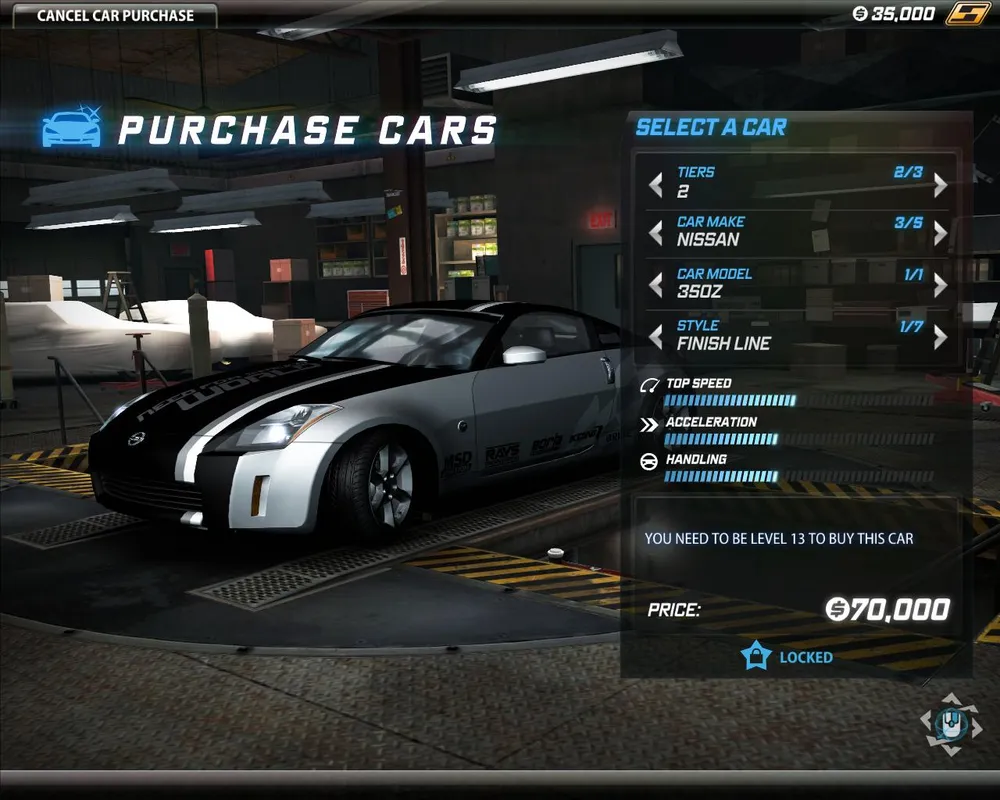The image size is (1000, 800).
Task: Select next tier with right arrow
Action: point(940,185)
